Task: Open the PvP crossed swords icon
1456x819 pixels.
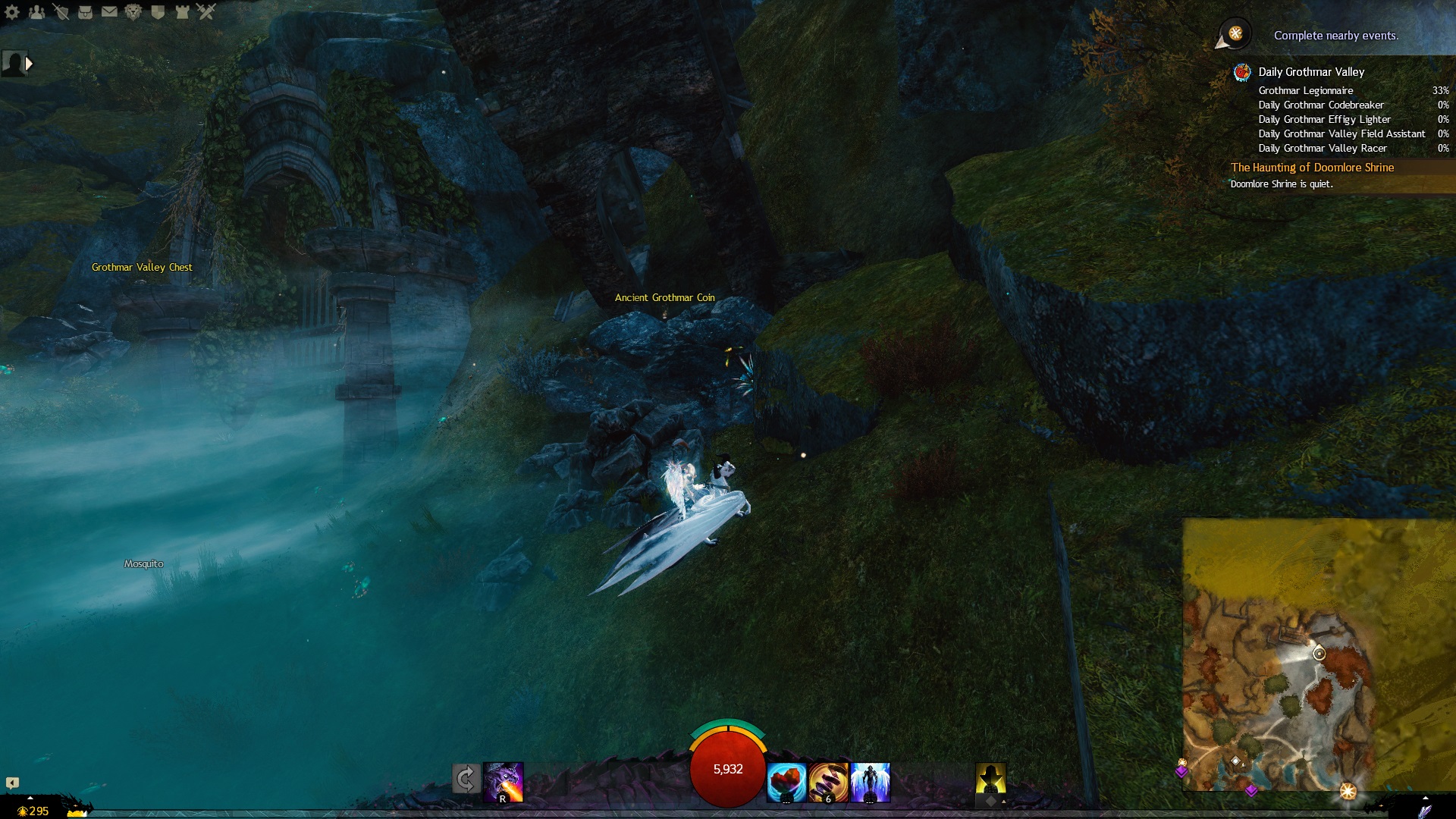Action: pos(206,11)
